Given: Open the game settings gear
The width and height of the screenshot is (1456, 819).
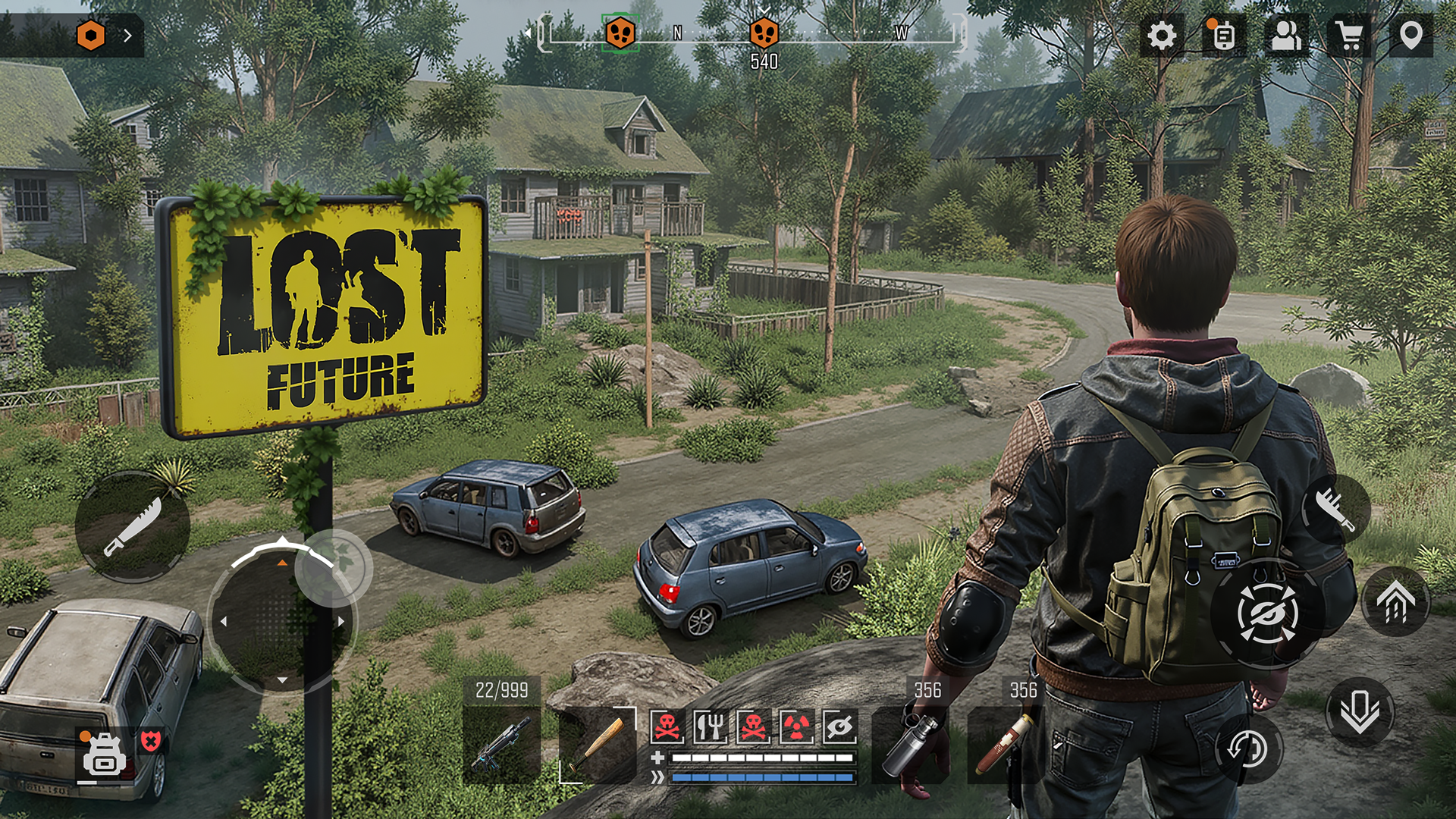Looking at the screenshot, I should tap(1161, 34).
